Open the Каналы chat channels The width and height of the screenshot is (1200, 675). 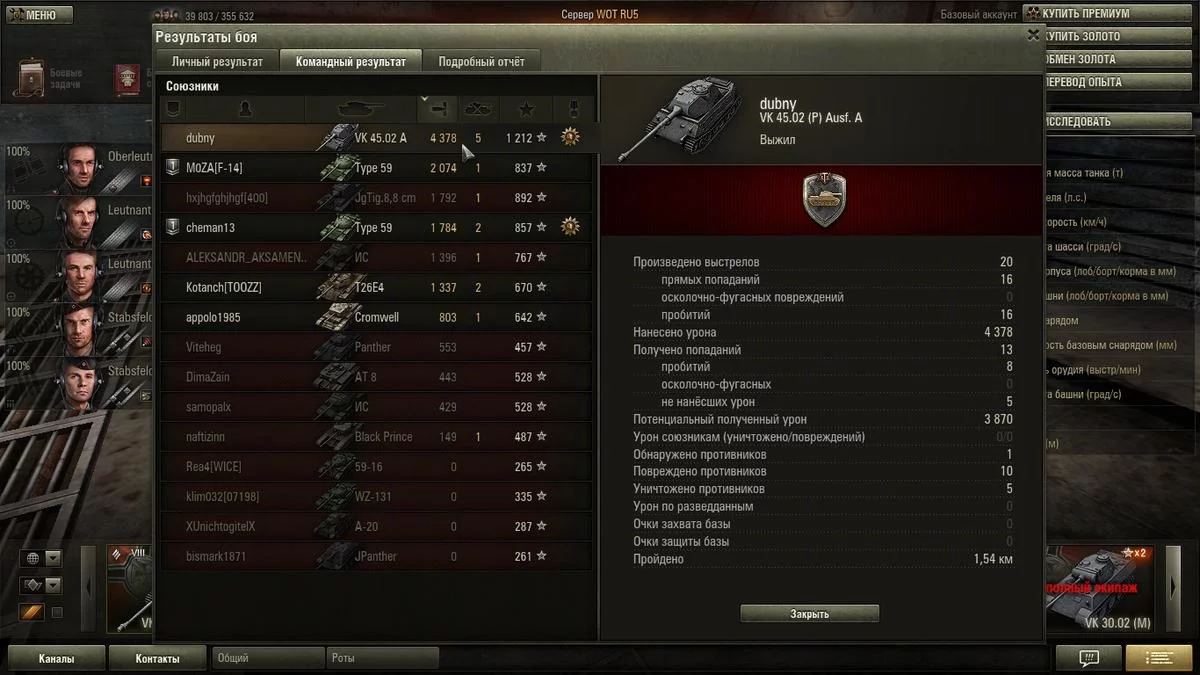(57, 659)
